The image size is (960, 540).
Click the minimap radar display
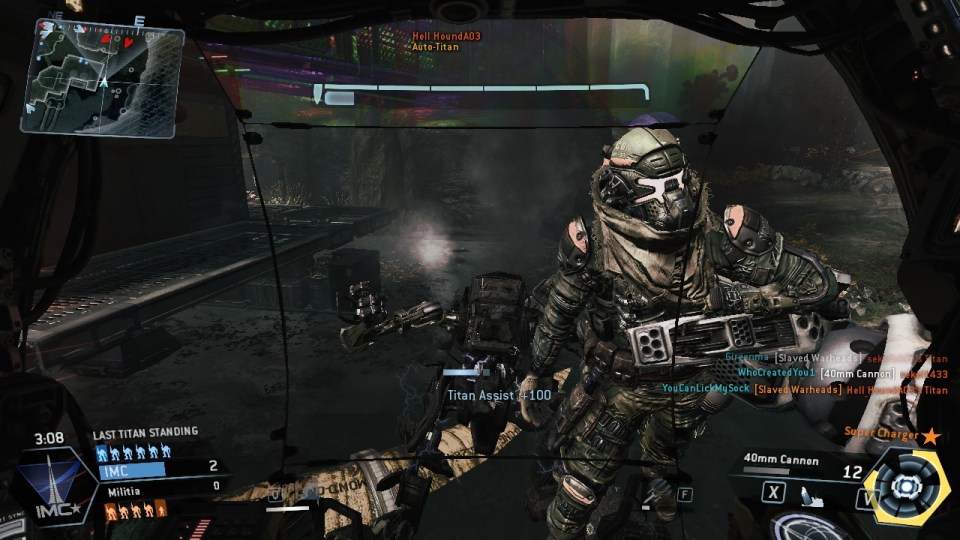point(102,76)
